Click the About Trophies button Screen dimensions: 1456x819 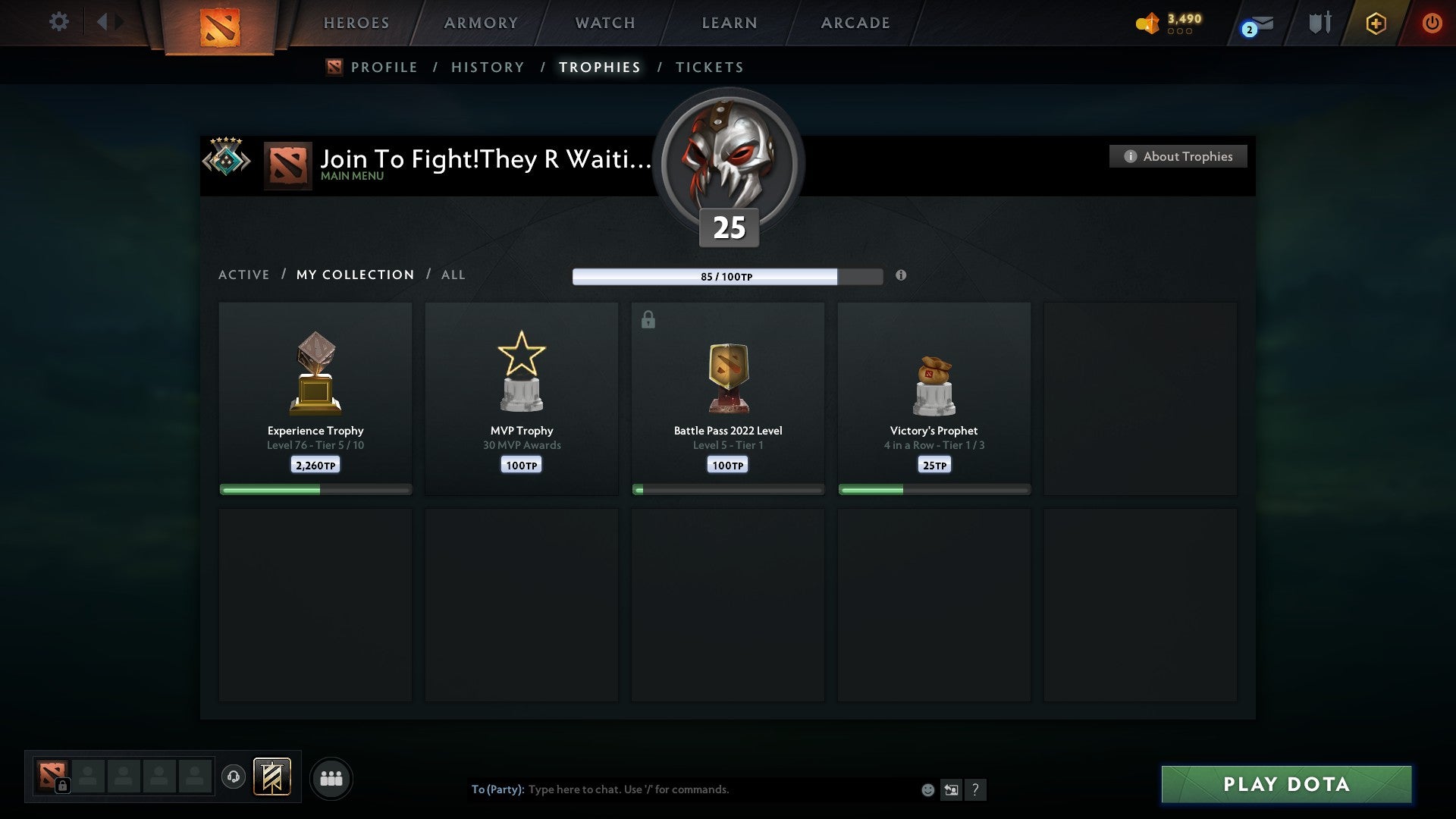coord(1178,156)
